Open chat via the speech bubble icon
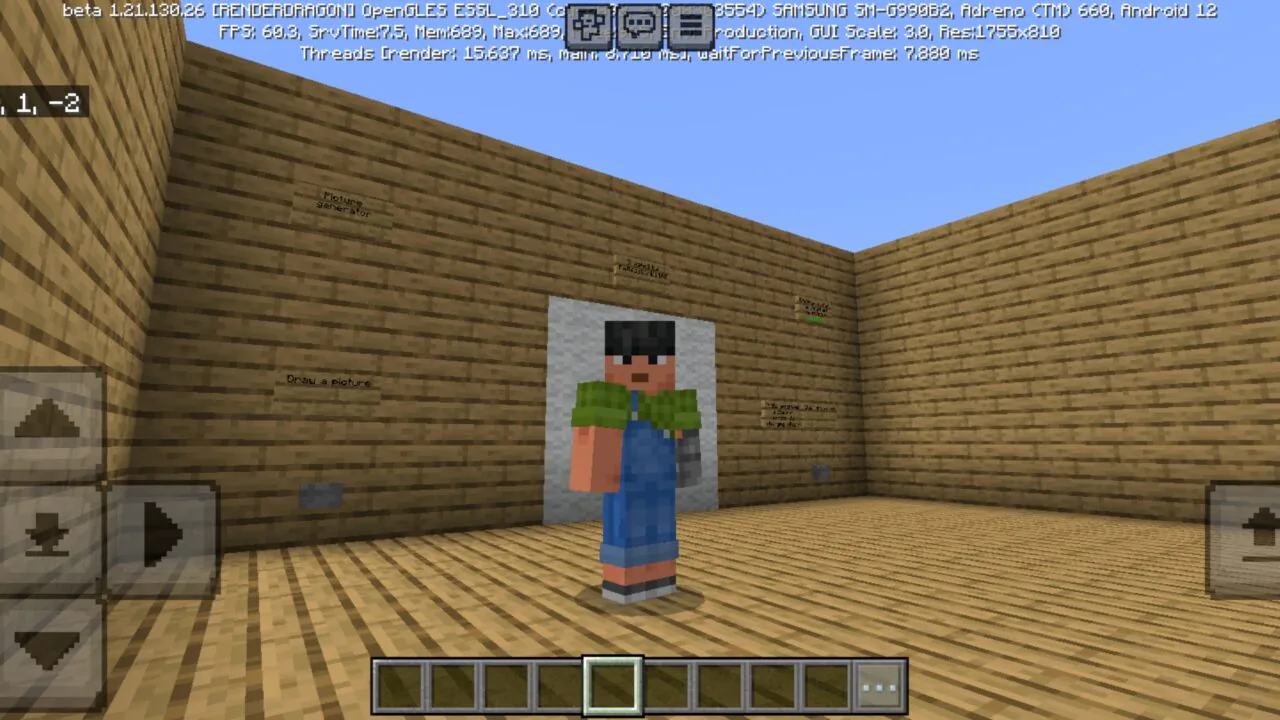 point(640,25)
